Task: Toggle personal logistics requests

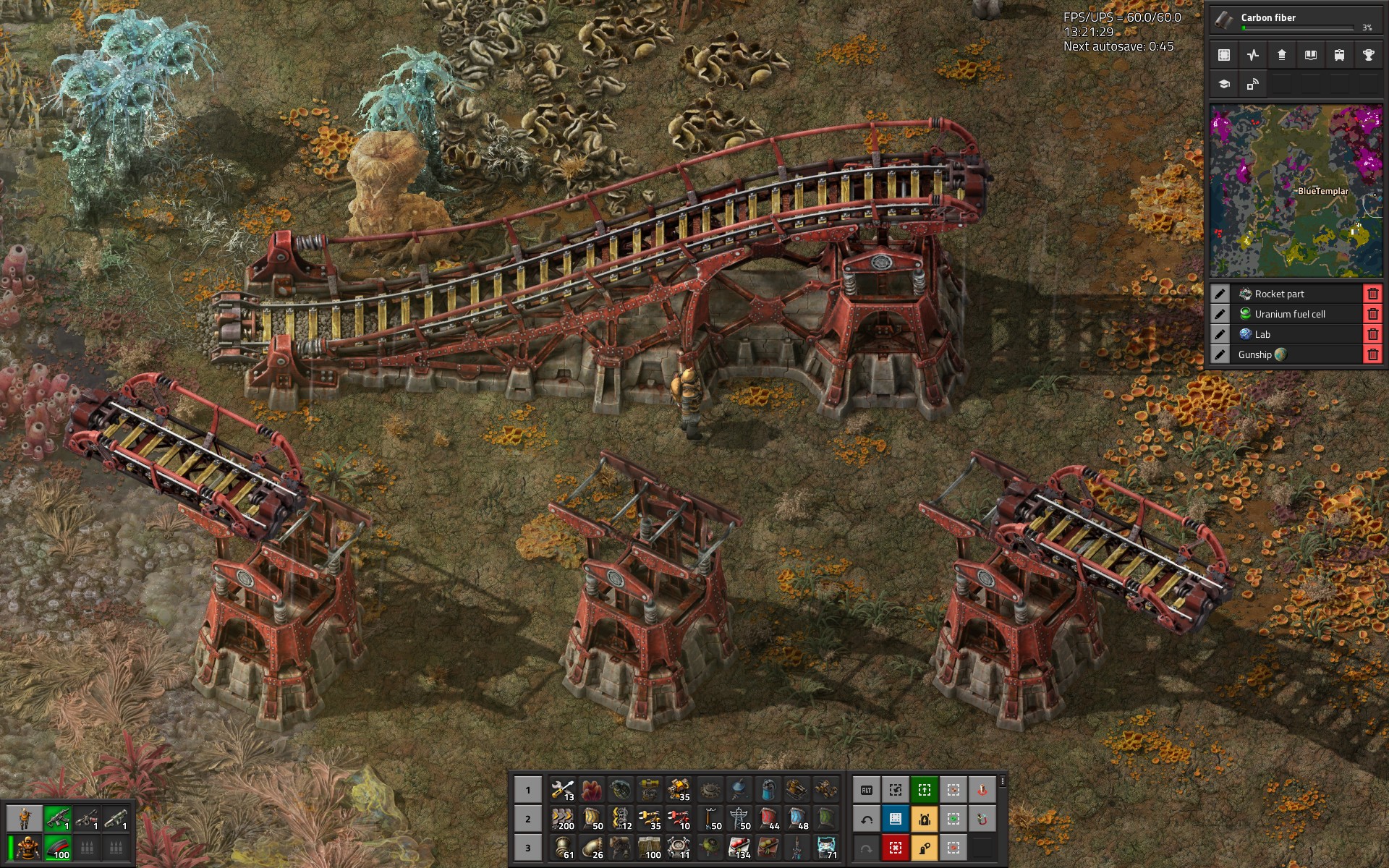Action: (x=925, y=848)
